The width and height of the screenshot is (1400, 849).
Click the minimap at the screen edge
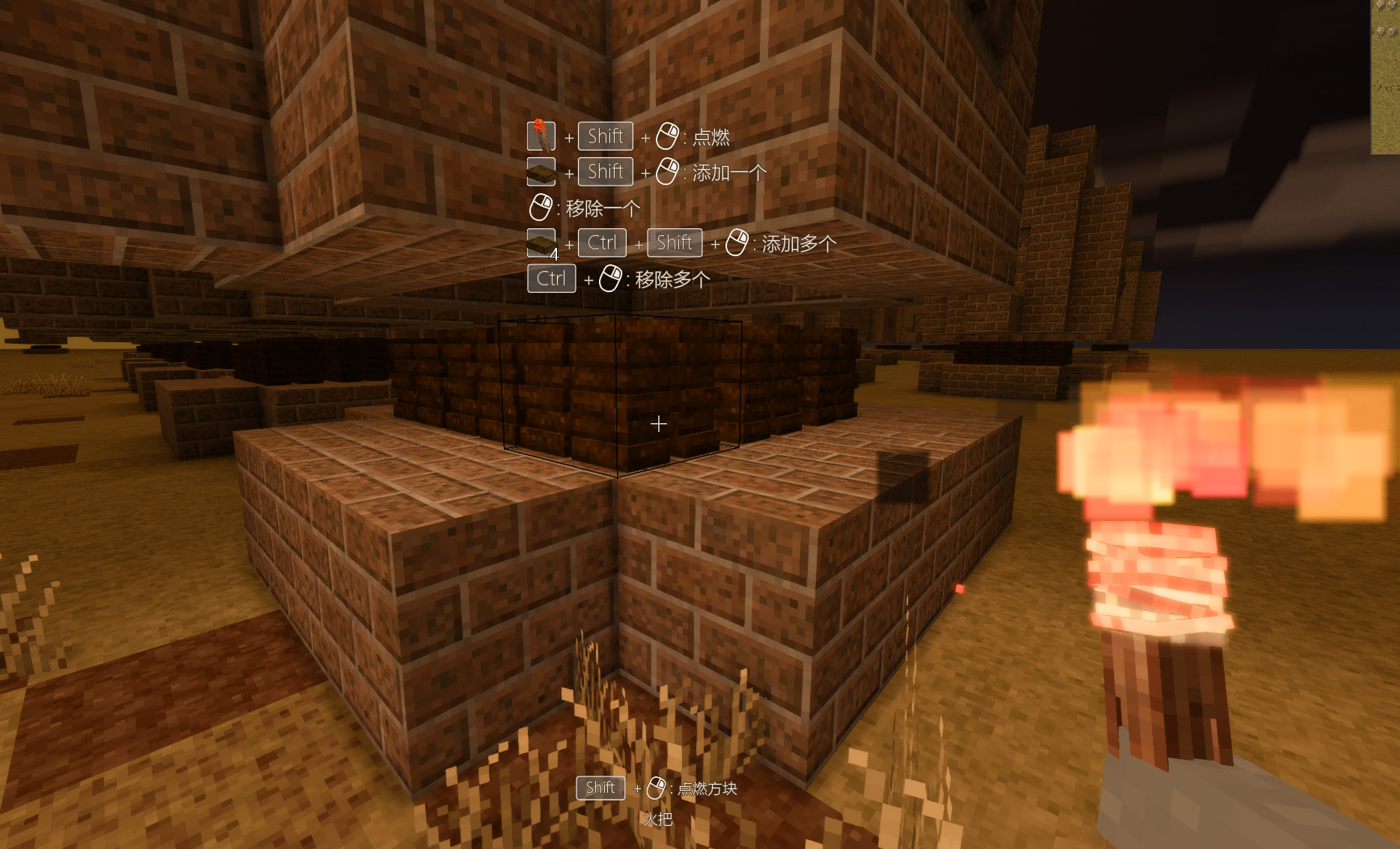coord(1385,76)
